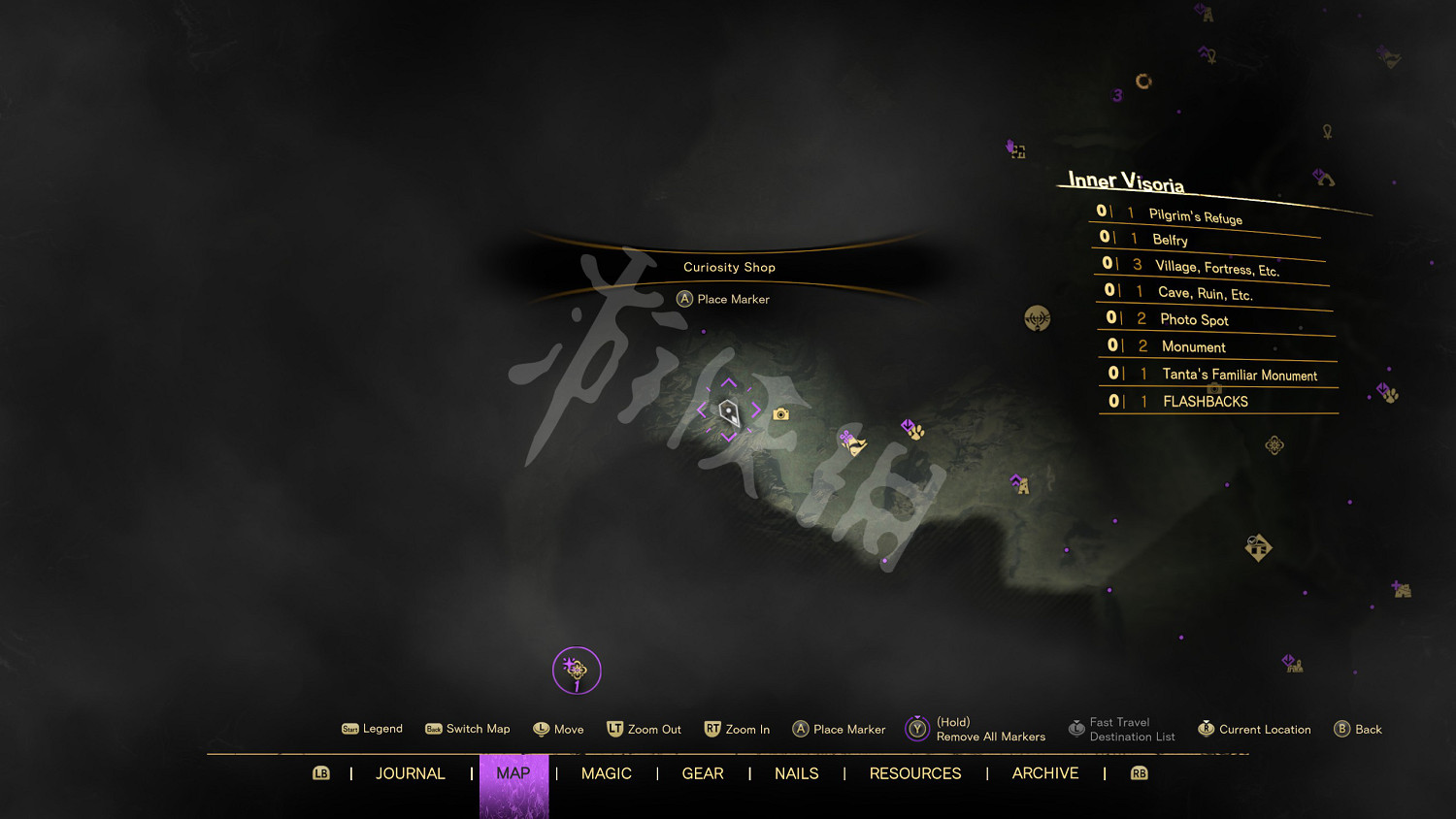
Task: Click the RB bumper icon beside ARCHIVE
Action: (1138, 773)
